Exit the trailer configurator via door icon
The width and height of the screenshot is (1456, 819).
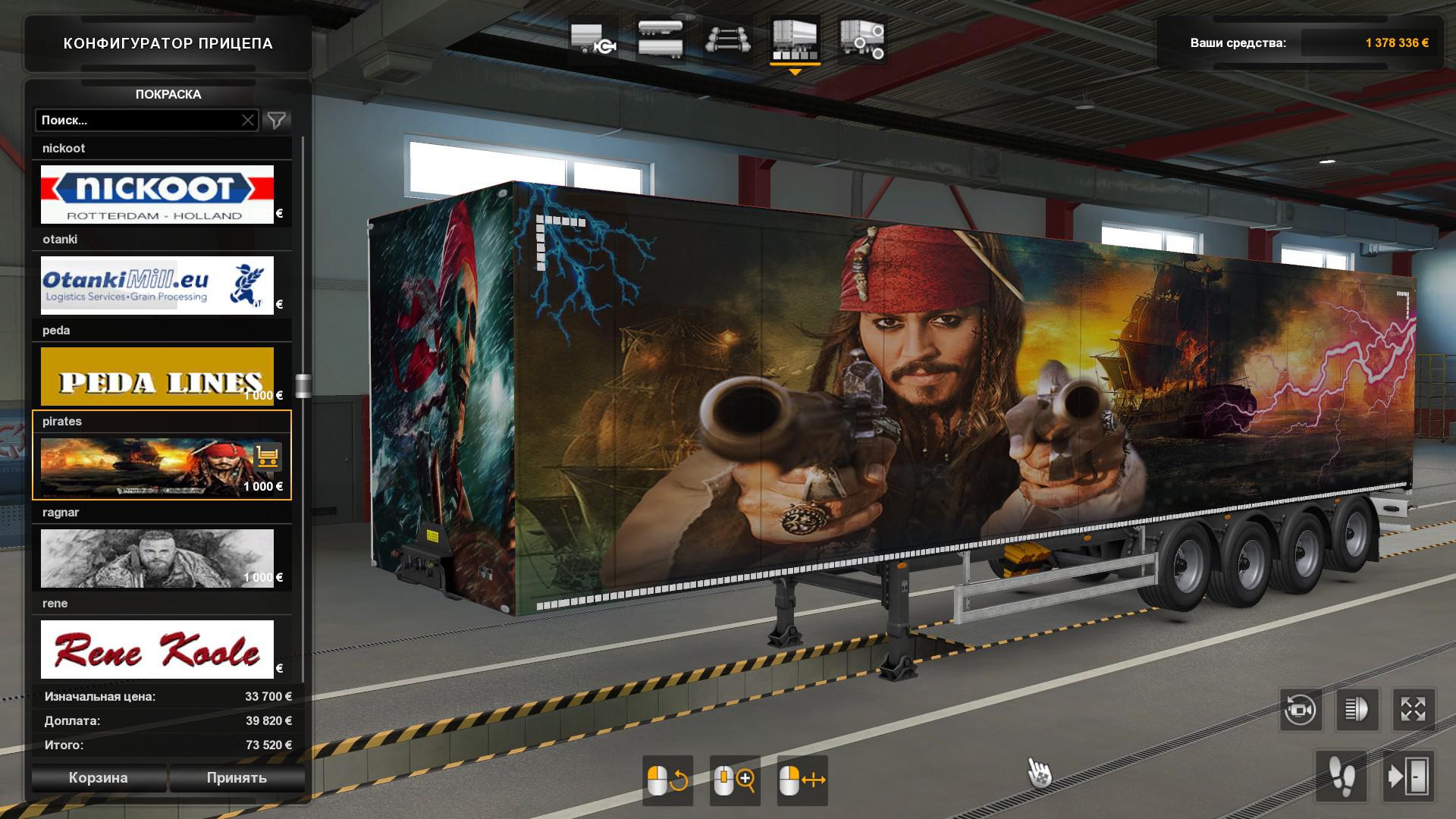pyautogui.click(x=1408, y=777)
